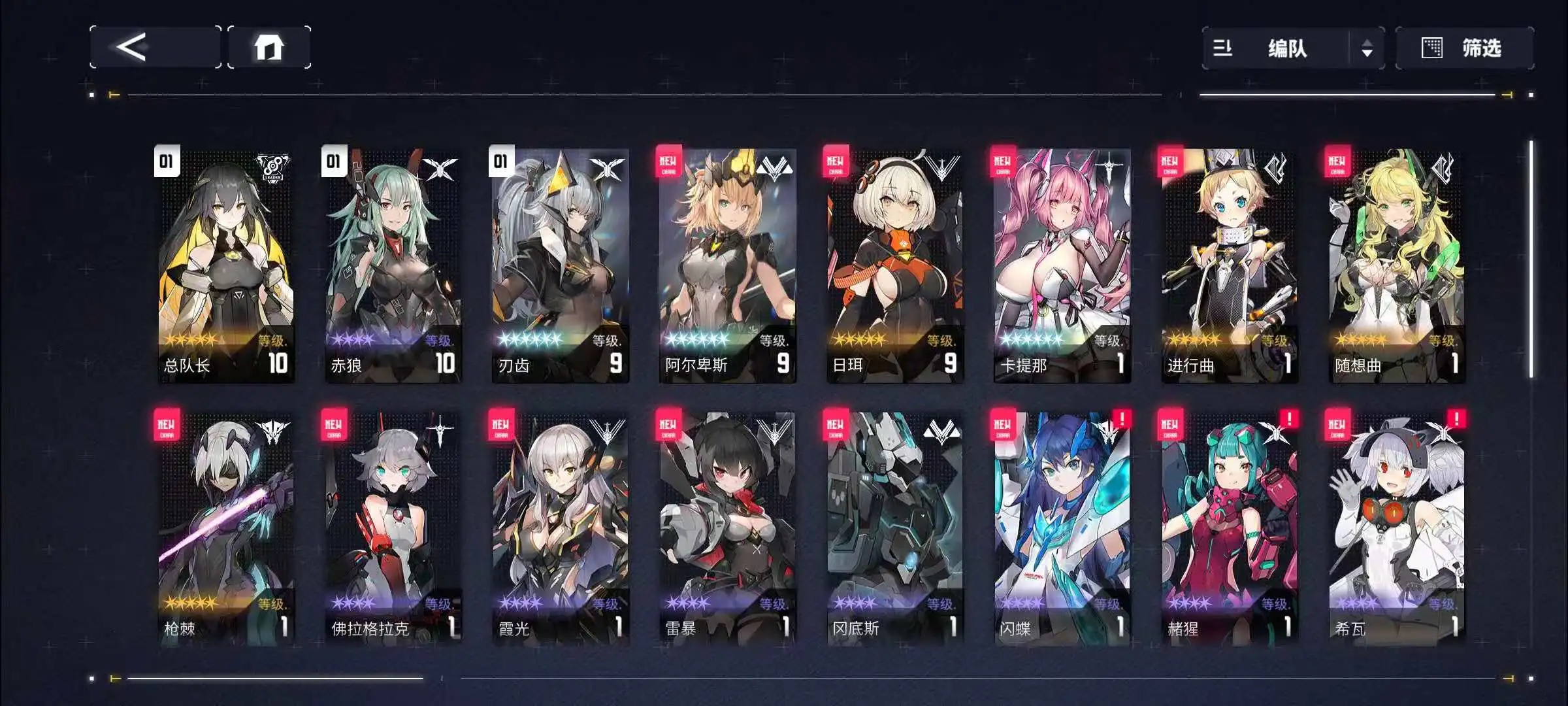
Task: Open the 筛选 filter panel
Action: point(1464,48)
